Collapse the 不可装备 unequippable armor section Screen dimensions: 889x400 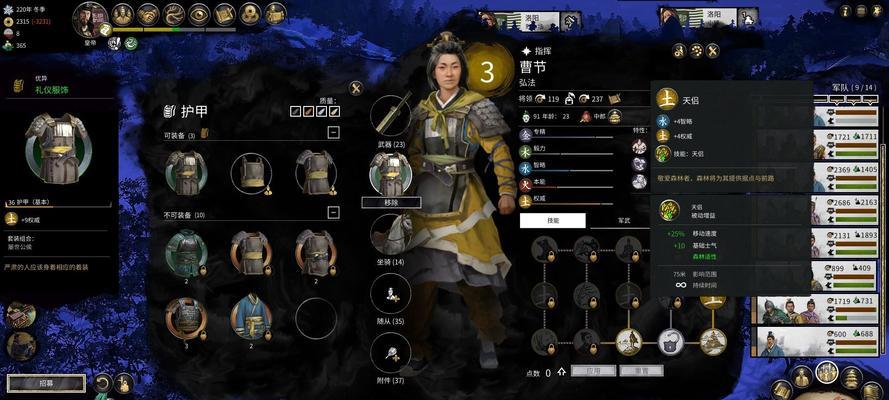click(333, 214)
